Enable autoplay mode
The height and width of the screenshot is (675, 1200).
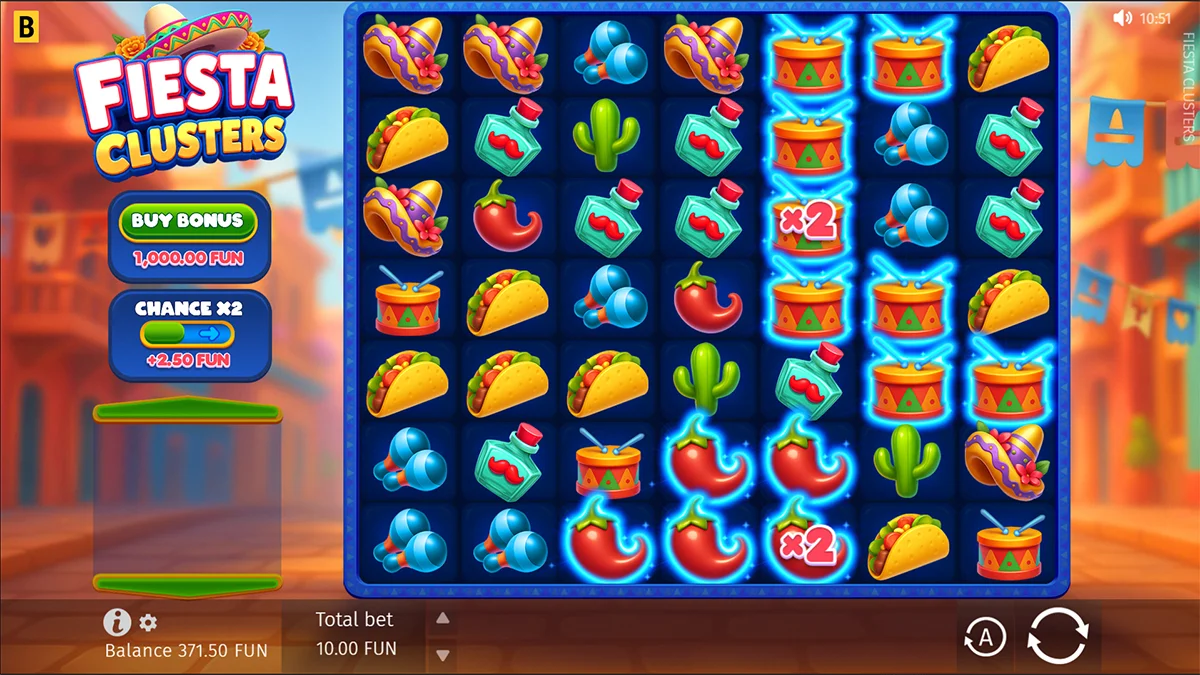(985, 637)
